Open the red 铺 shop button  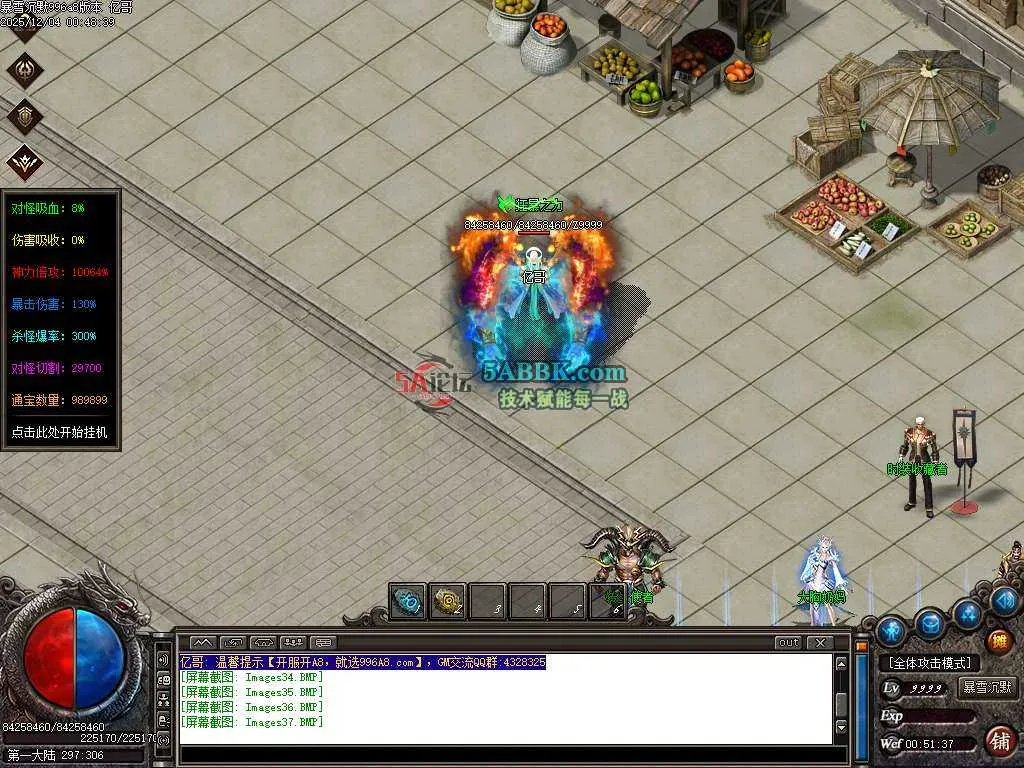click(999, 740)
